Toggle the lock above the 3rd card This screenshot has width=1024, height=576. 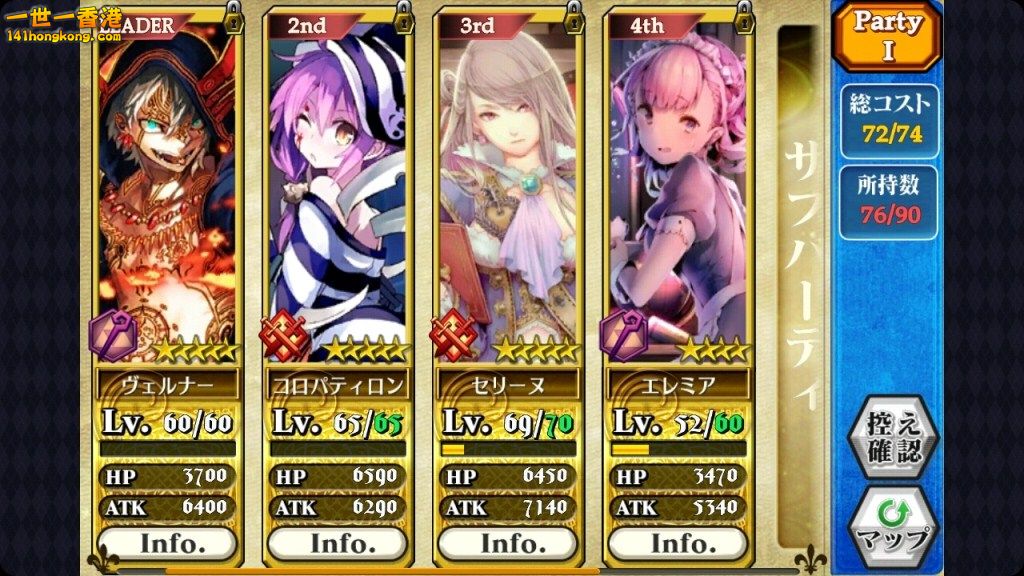point(575,16)
